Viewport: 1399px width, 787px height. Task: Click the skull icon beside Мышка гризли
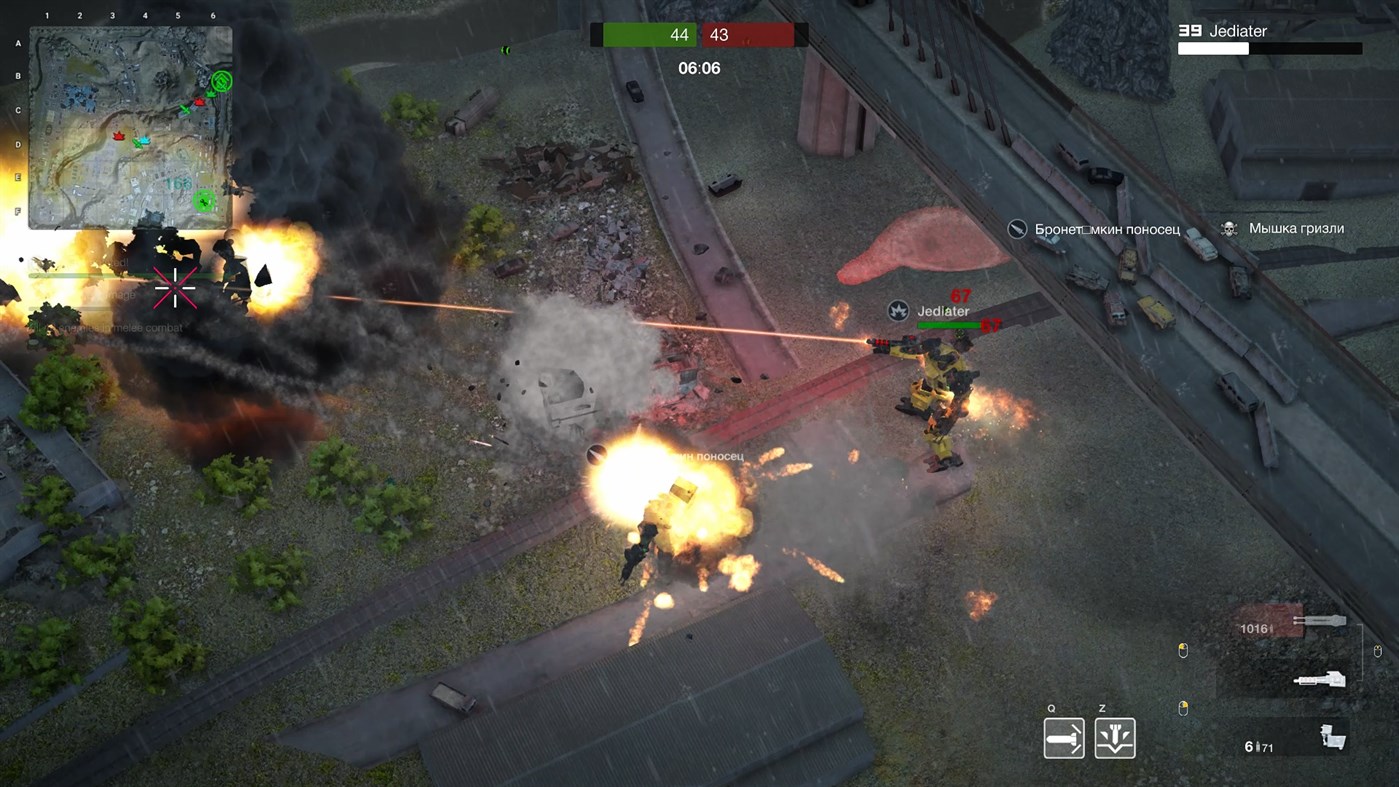[x=1228, y=228]
